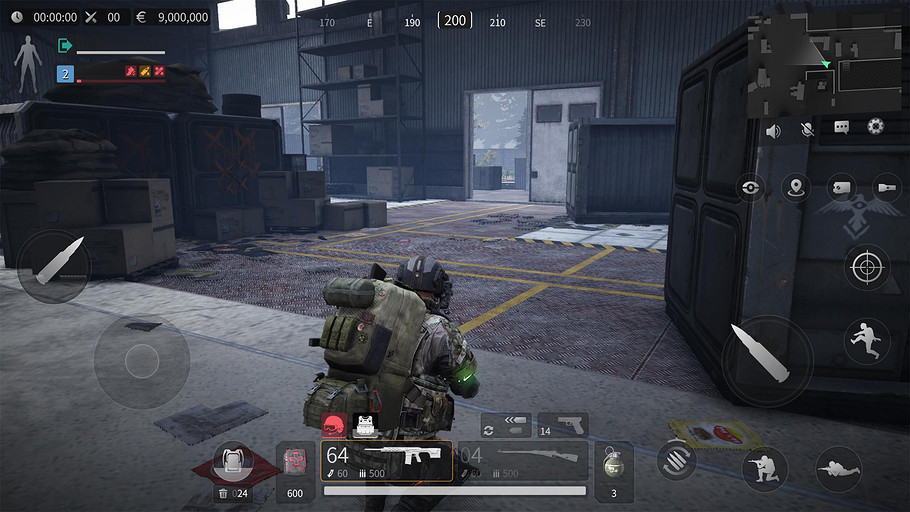Place a map location pin marker
This screenshot has width=910, height=512.
coord(796,187)
